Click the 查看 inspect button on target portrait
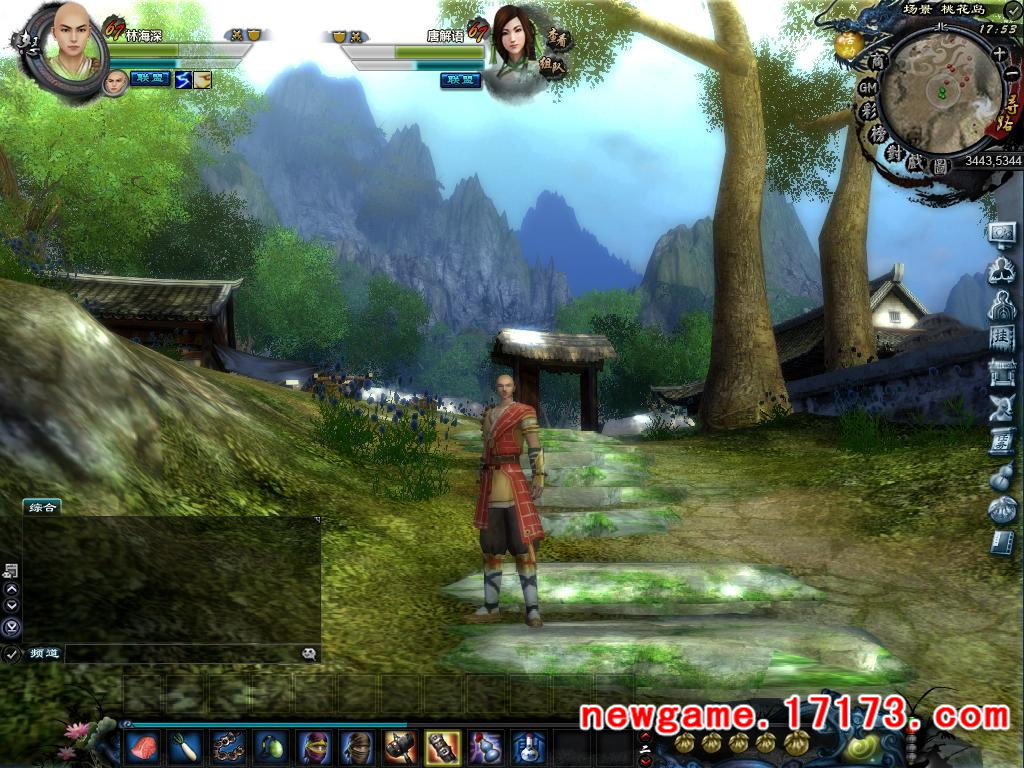This screenshot has width=1024, height=768. (558, 38)
